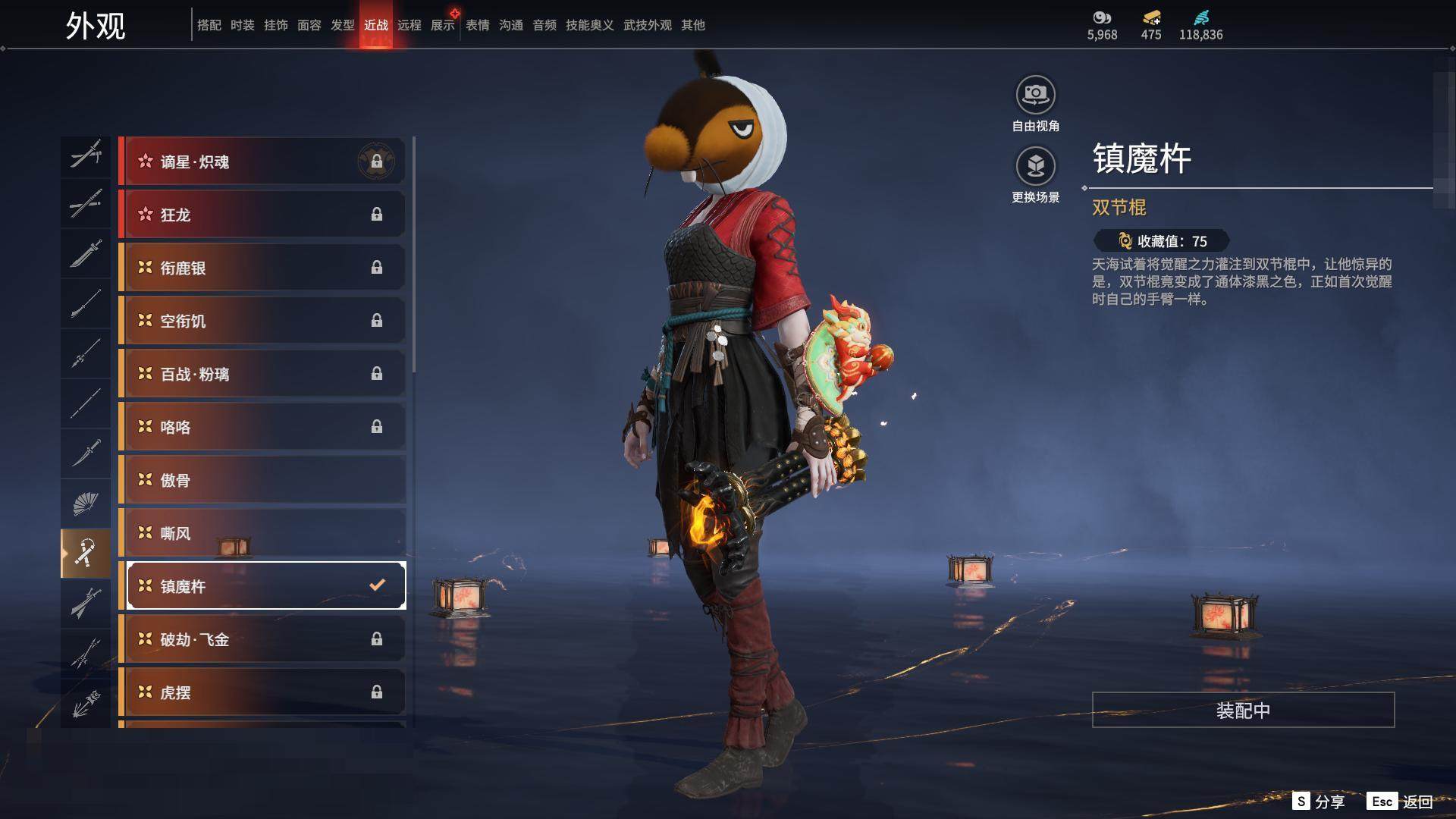The image size is (1456, 819).
Task: Select the 百战·粉璃 skin
Action: click(262, 374)
